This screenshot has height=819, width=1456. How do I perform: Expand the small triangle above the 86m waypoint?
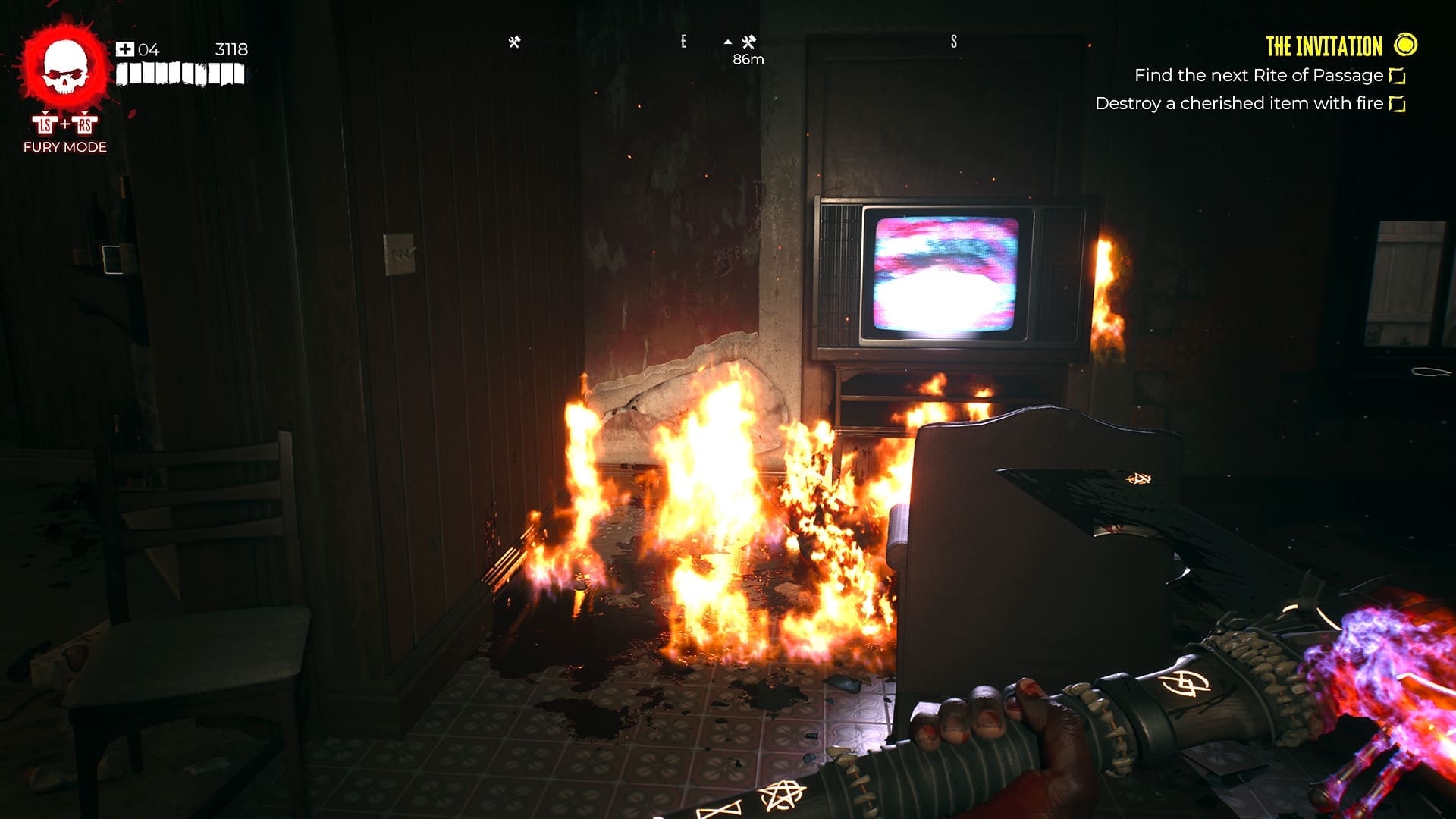point(730,42)
